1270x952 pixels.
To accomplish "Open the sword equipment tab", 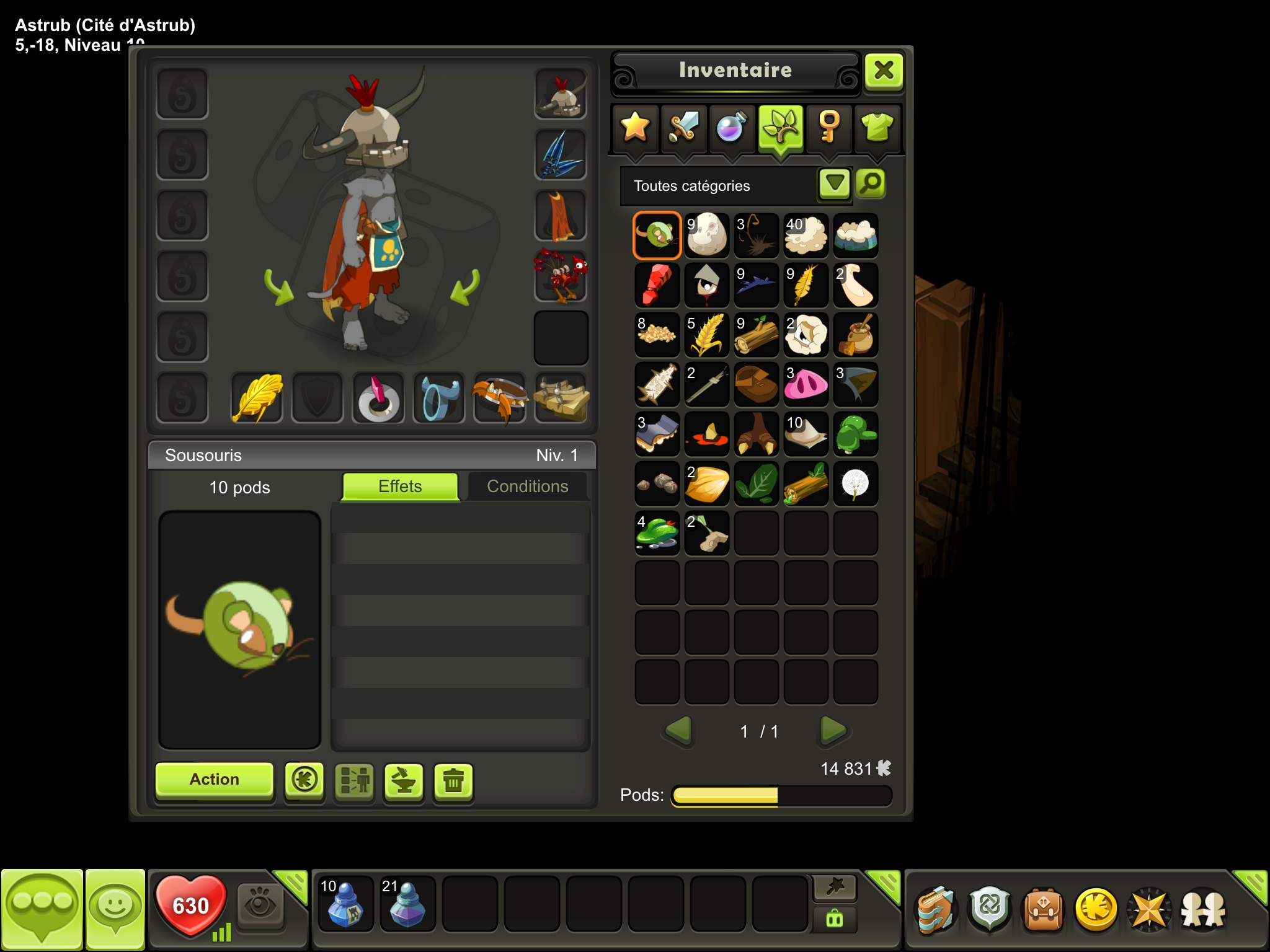I will [683, 127].
